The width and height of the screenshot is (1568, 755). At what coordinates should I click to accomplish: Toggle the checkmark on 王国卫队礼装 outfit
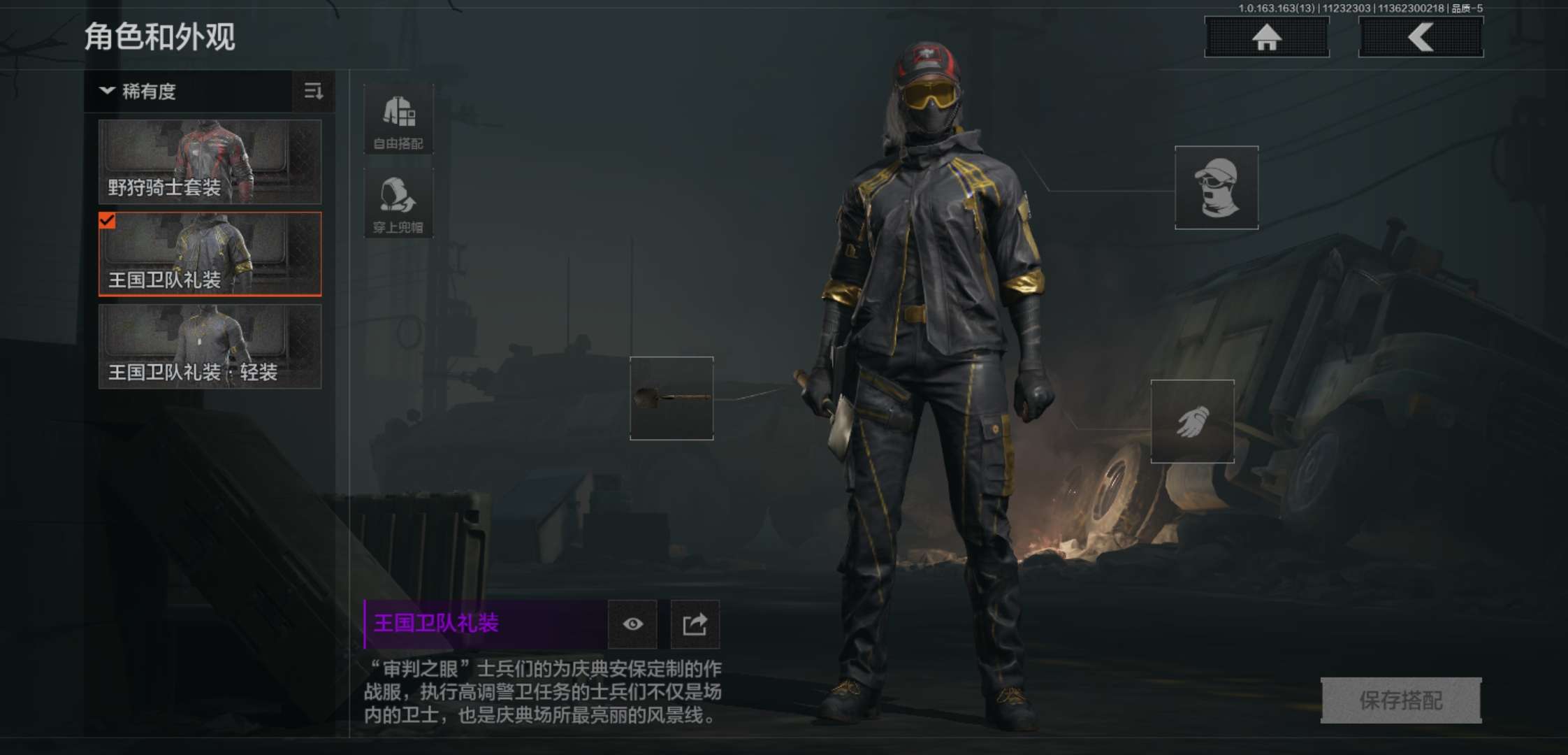click(x=106, y=223)
